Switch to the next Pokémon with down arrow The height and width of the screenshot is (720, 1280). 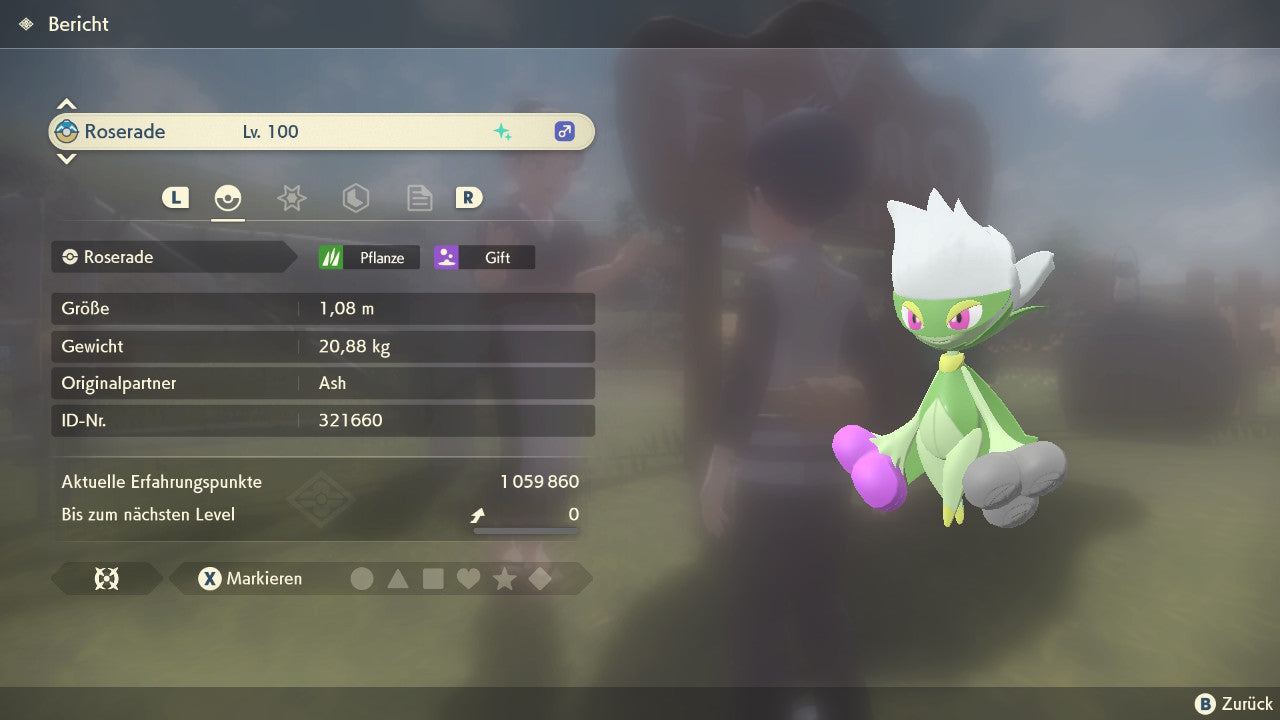pyautogui.click(x=66, y=158)
